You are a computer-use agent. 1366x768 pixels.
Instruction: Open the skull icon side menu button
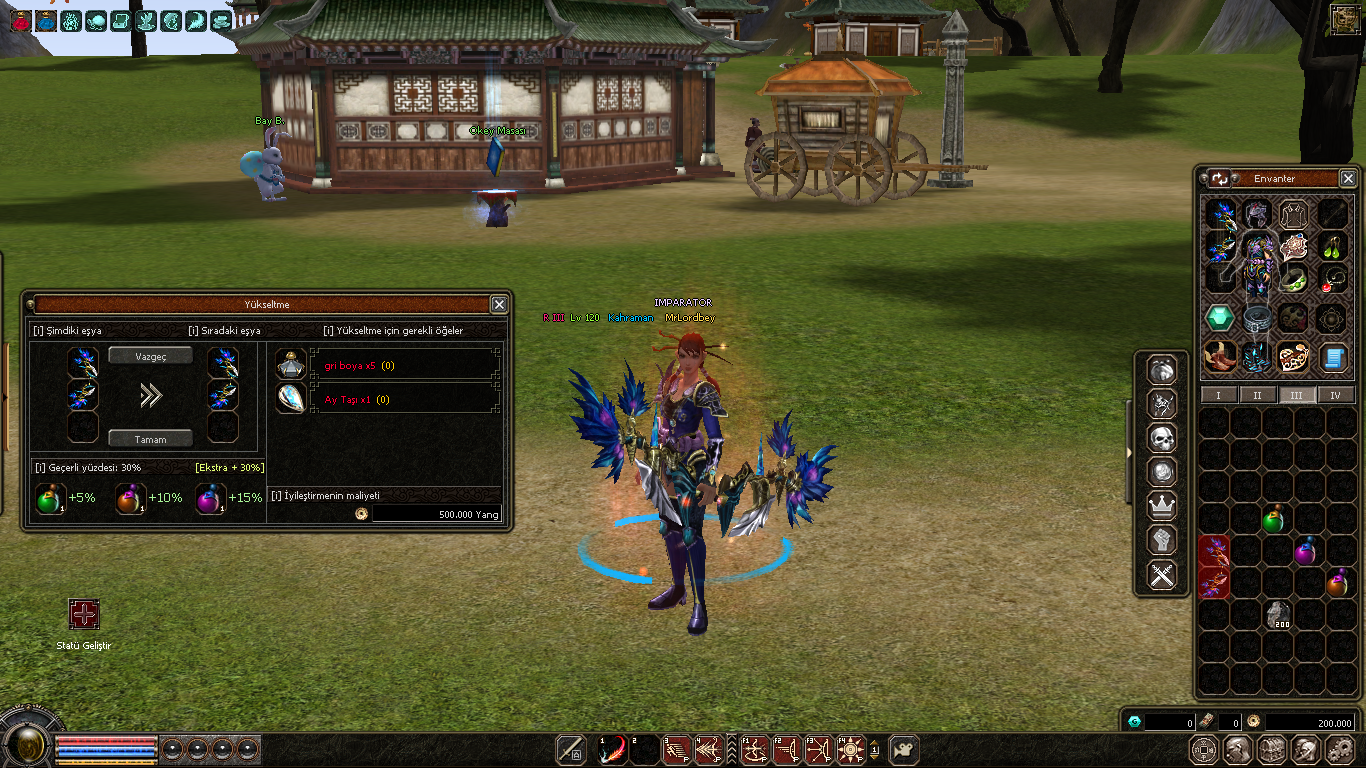pyautogui.click(x=1161, y=438)
